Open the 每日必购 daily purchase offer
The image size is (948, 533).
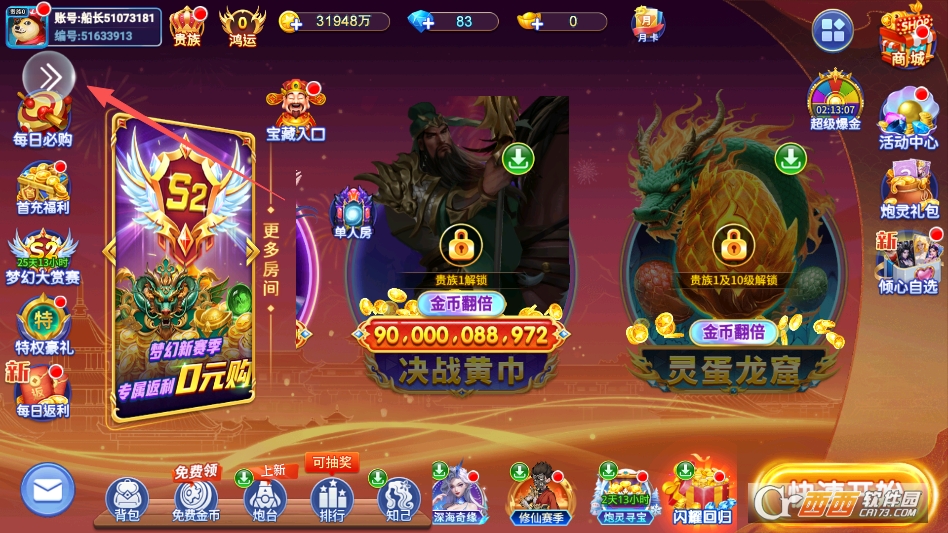[41, 119]
